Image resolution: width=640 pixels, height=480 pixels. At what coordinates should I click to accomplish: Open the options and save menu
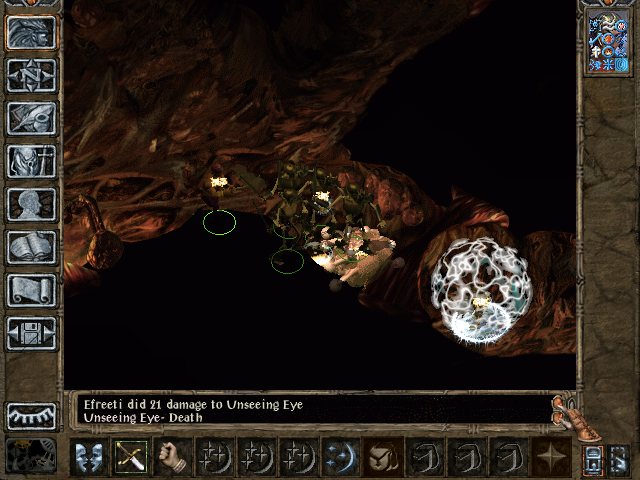coord(32,333)
